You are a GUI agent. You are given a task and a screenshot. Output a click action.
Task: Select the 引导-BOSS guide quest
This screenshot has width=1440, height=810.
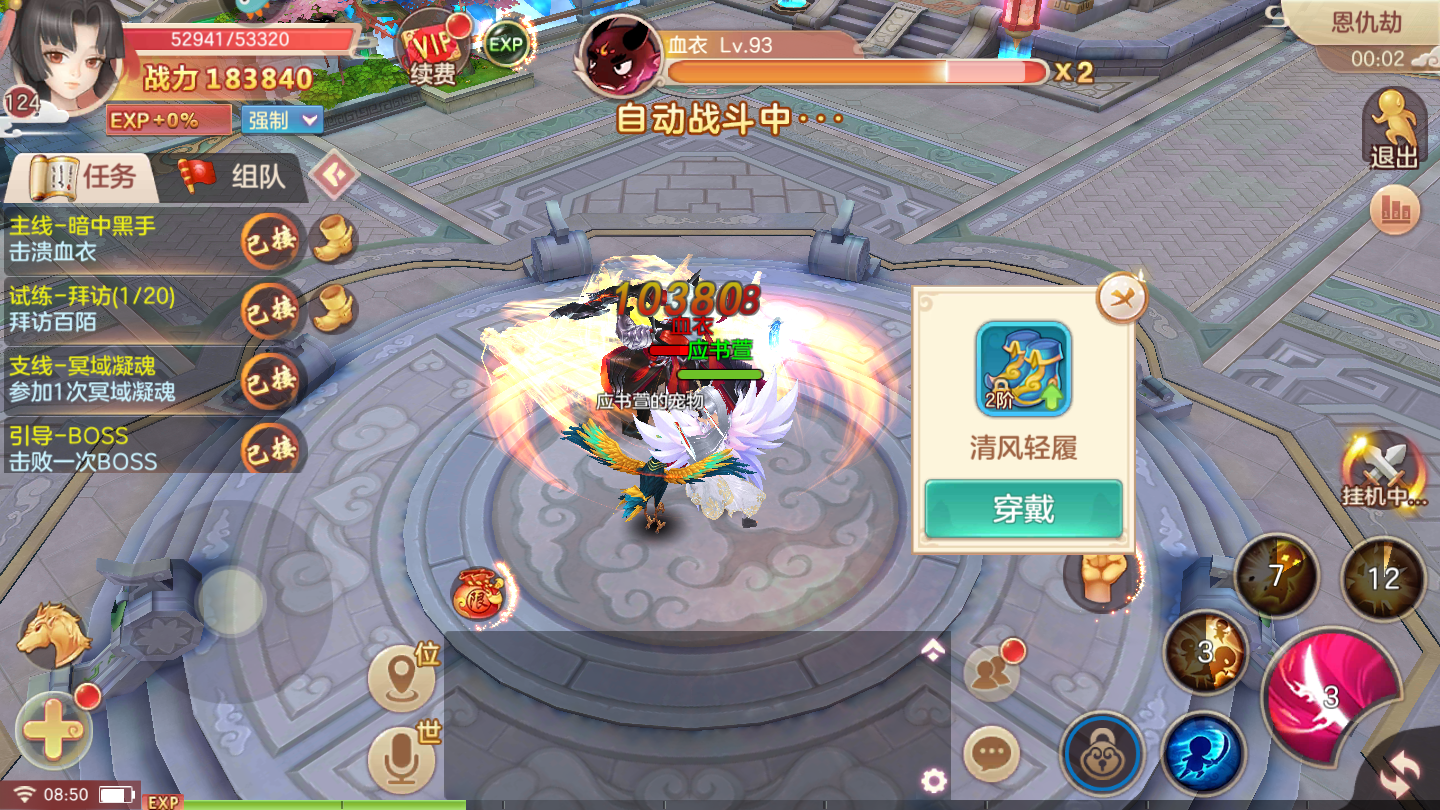120,449
